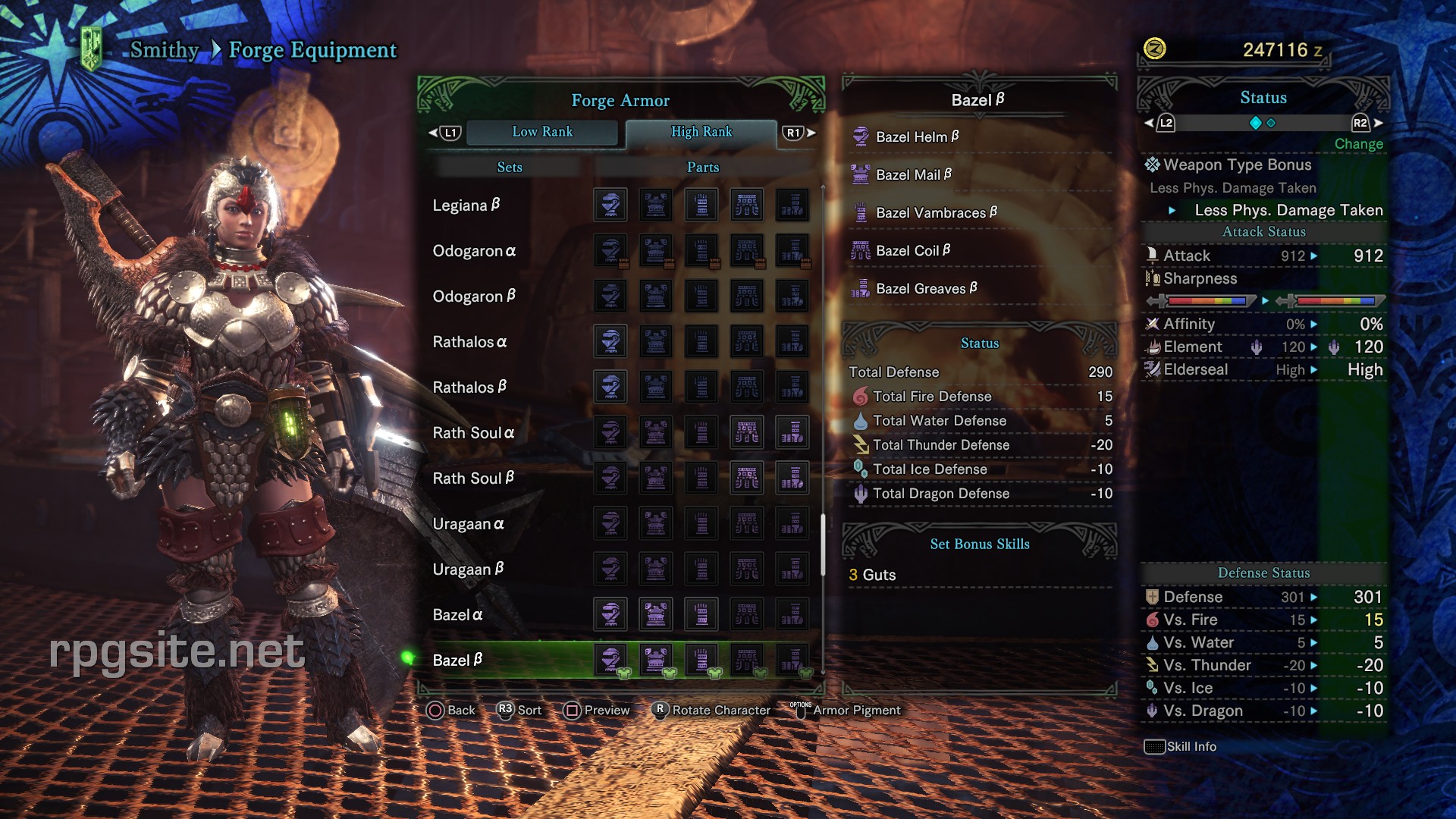Click the Bazel Mail β chest icon
Image resolution: width=1456 pixels, height=819 pixels.
coord(860,174)
